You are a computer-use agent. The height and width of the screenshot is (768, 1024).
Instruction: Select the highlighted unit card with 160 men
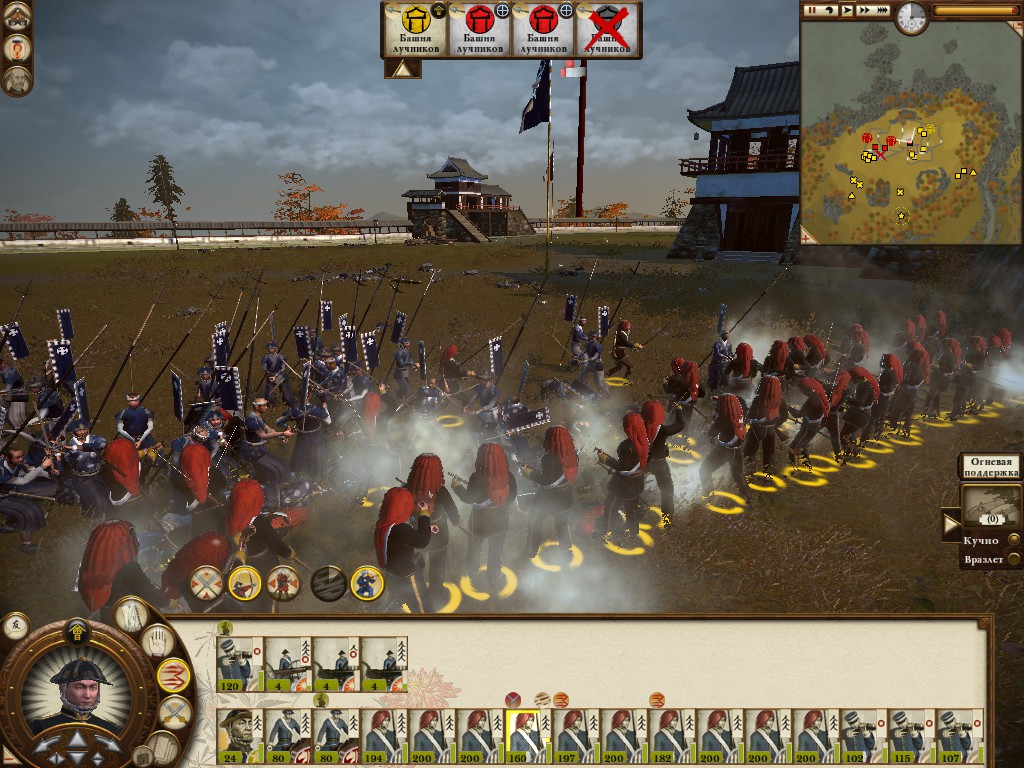pyautogui.click(x=528, y=736)
